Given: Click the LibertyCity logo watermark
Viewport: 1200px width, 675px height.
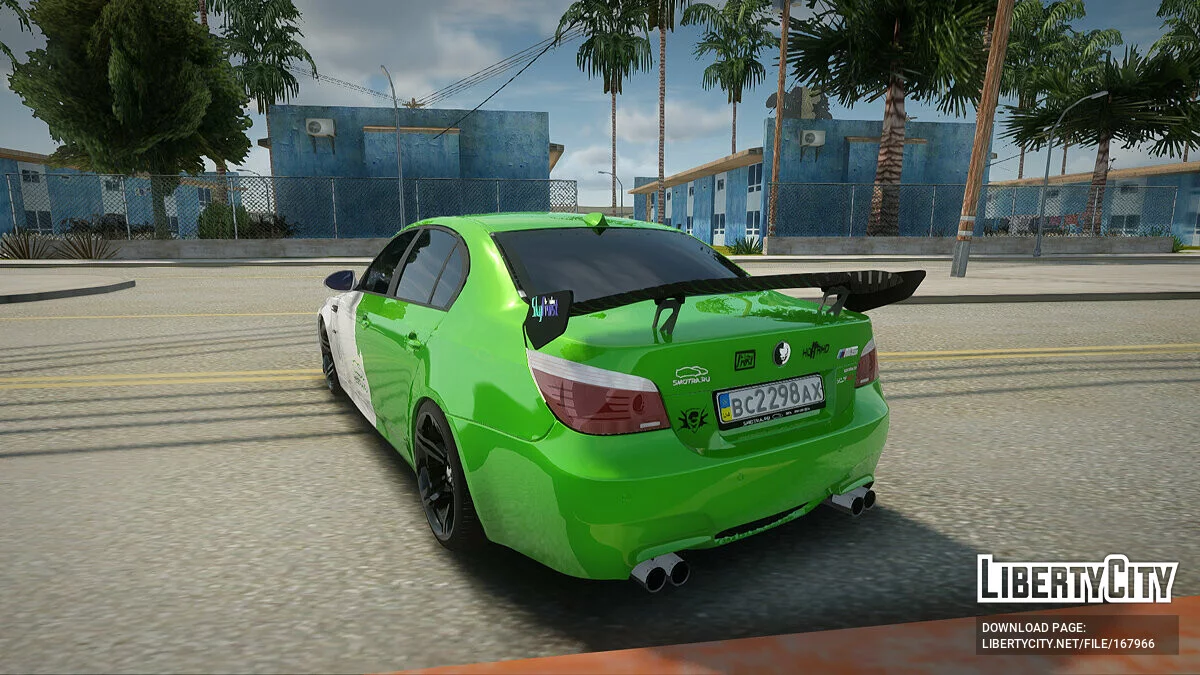Looking at the screenshot, I should click(1077, 579).
